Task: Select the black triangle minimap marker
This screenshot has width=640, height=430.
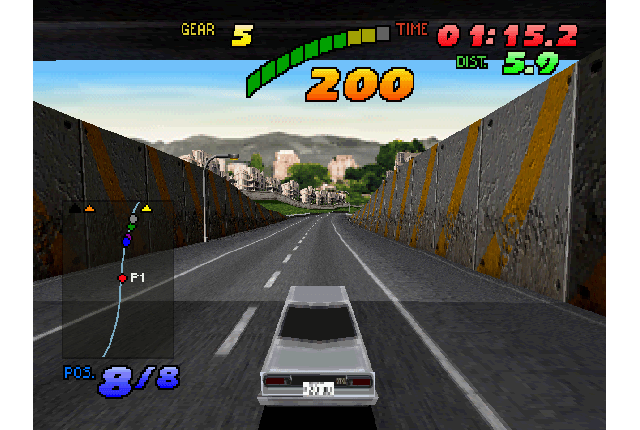Action: [73, 208]
